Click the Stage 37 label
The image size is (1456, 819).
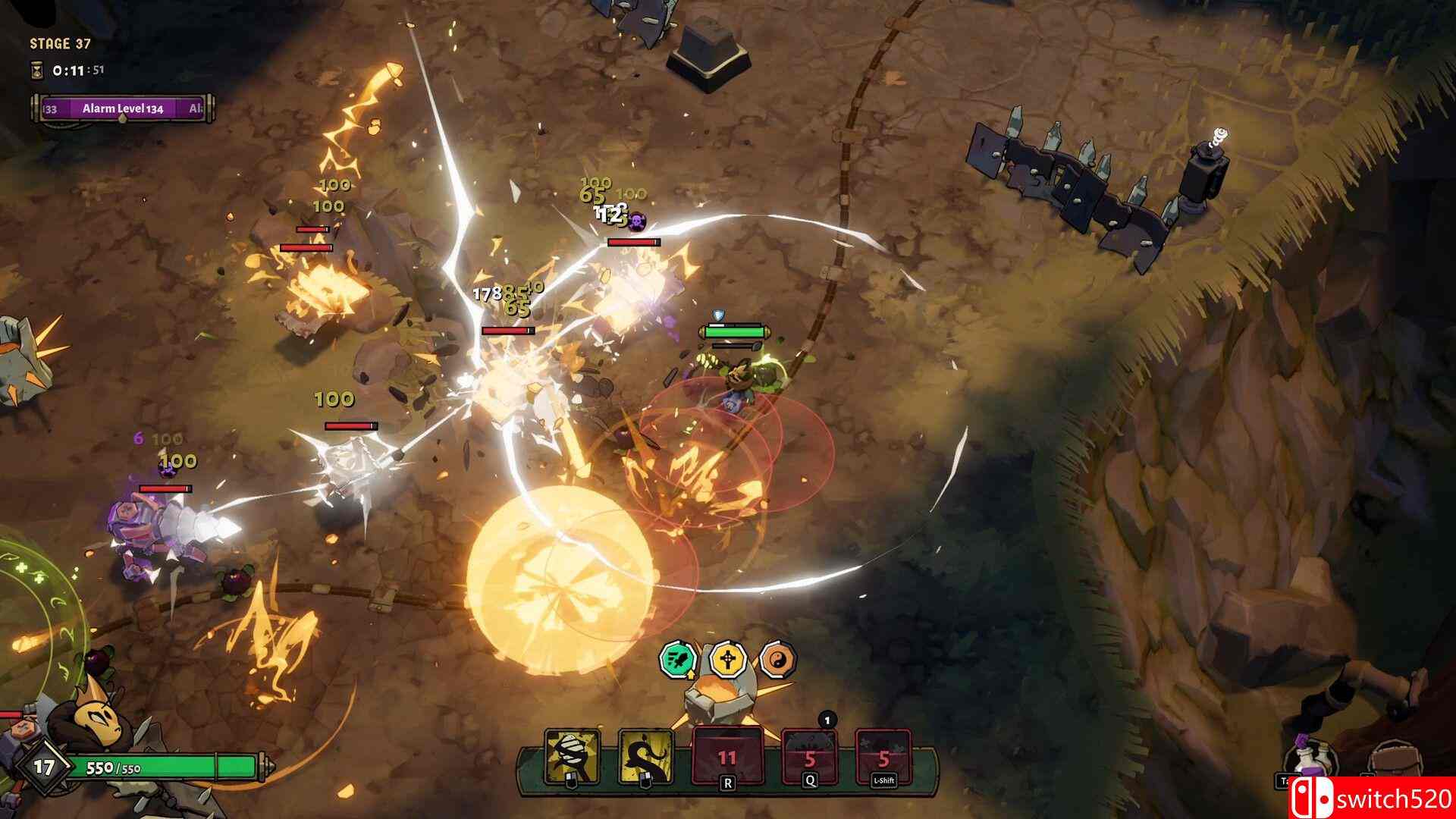click(58, 44)
